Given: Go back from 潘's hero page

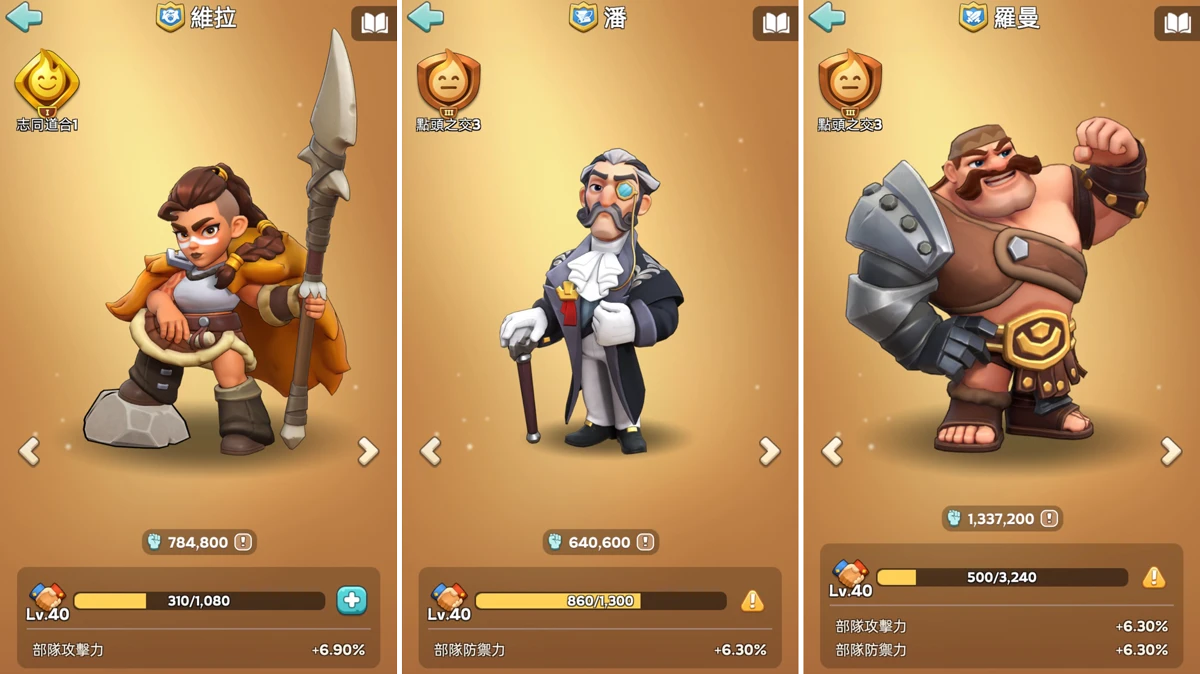Looking at the screenshot, I should click(426, 17).
